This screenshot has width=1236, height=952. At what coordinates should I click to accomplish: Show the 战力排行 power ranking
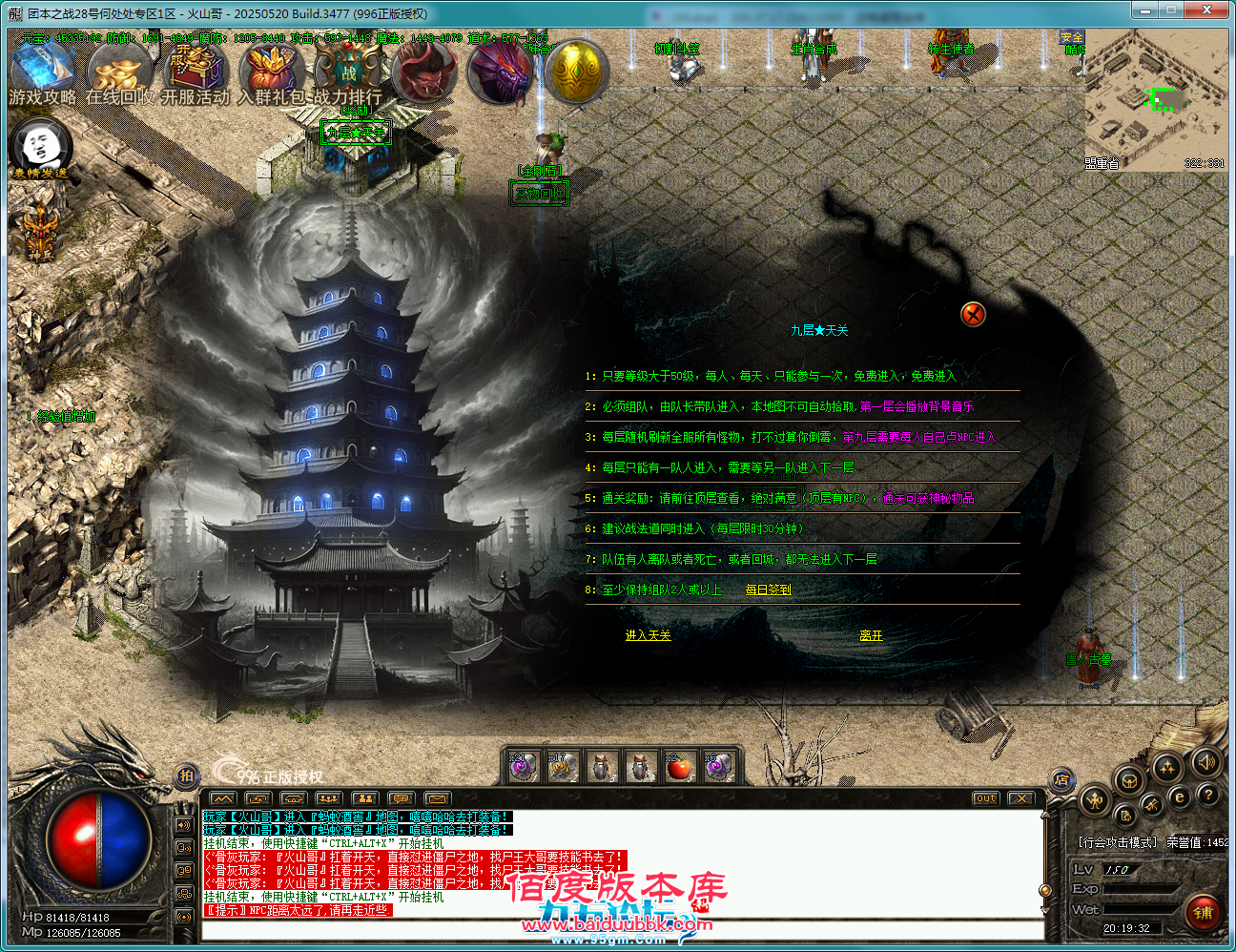coord(348,73)
